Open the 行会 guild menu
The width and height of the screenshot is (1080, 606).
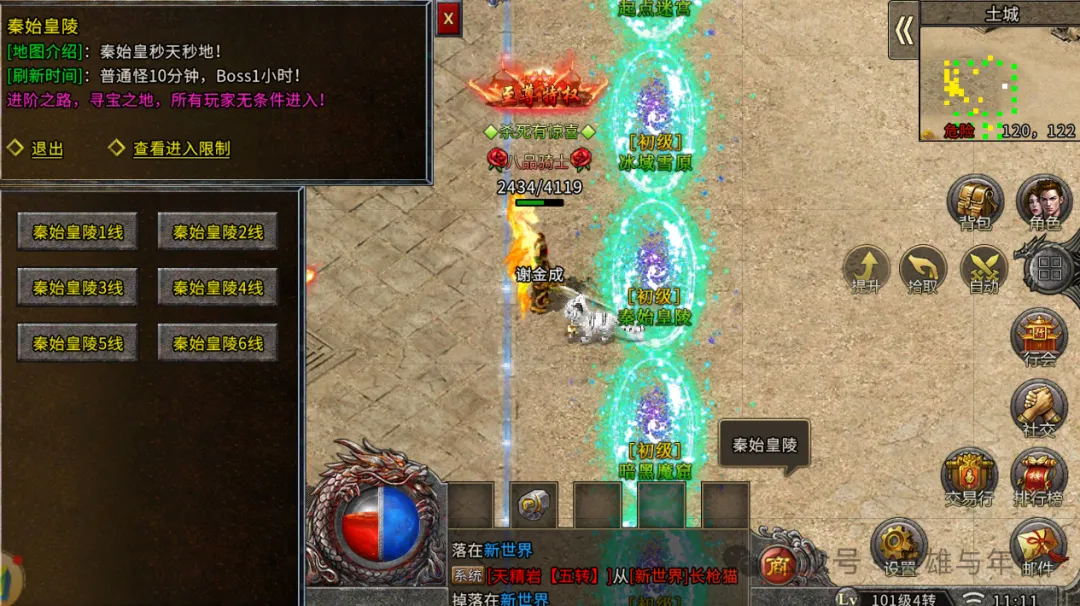1040,337
